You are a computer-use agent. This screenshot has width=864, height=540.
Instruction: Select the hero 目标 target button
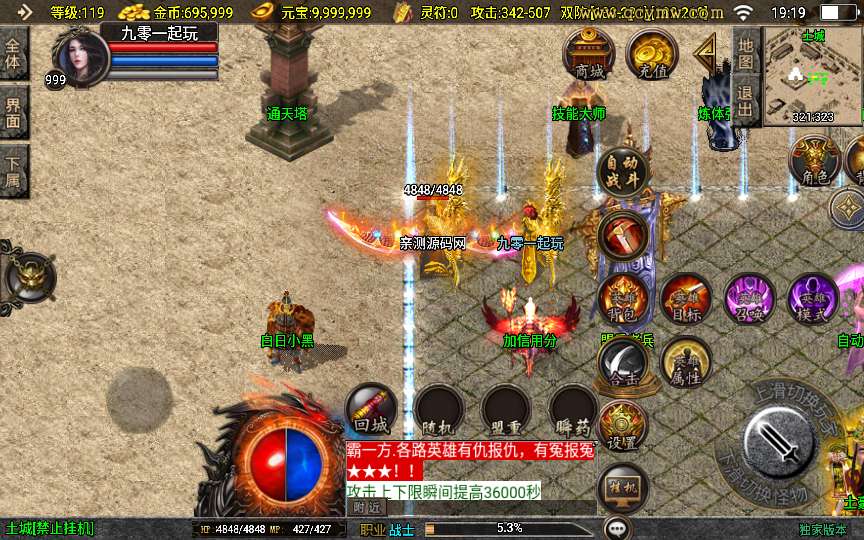point(686,299)
